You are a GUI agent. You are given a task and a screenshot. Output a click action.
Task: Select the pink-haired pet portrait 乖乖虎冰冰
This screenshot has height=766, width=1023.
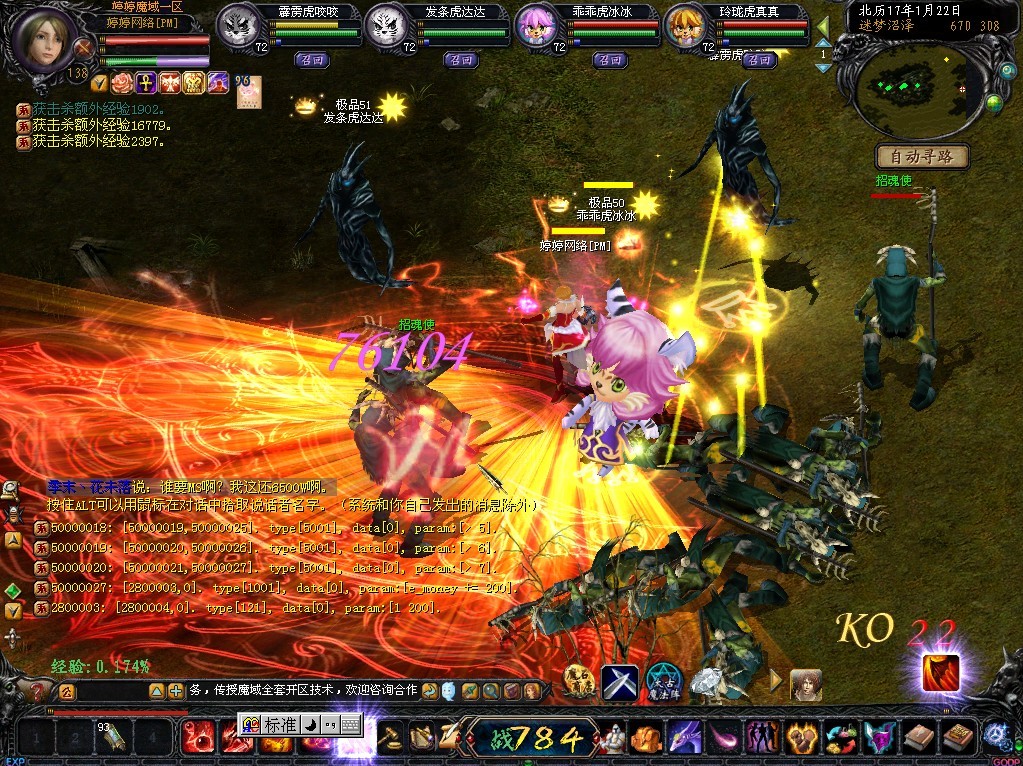(536, 27)
